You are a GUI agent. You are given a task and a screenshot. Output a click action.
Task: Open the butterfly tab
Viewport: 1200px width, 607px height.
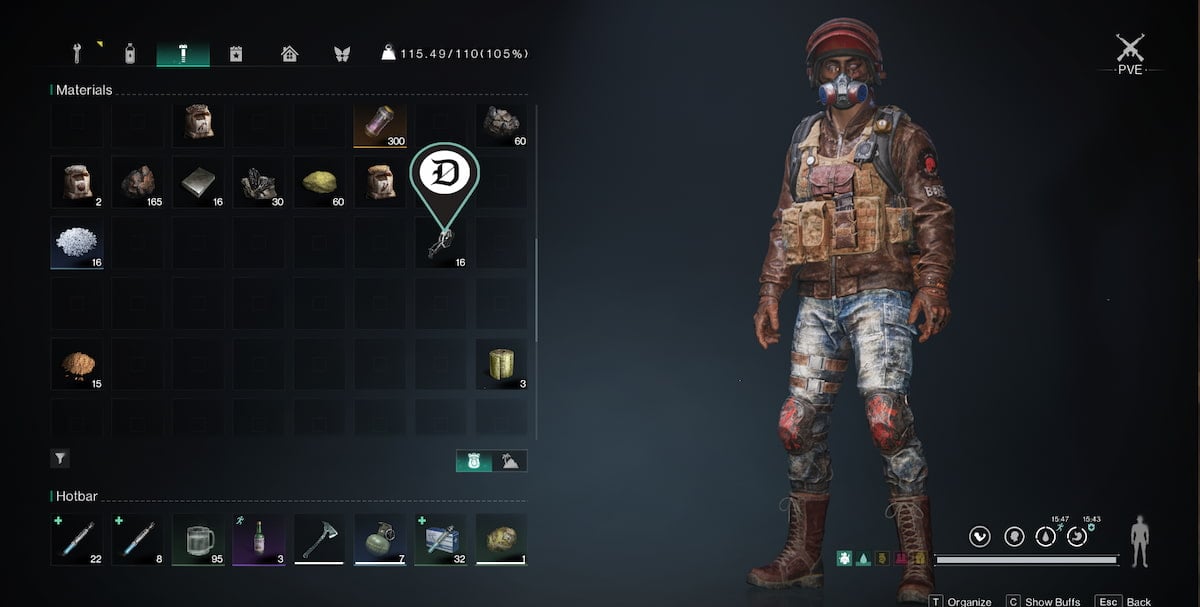click(x=342, y=53)
